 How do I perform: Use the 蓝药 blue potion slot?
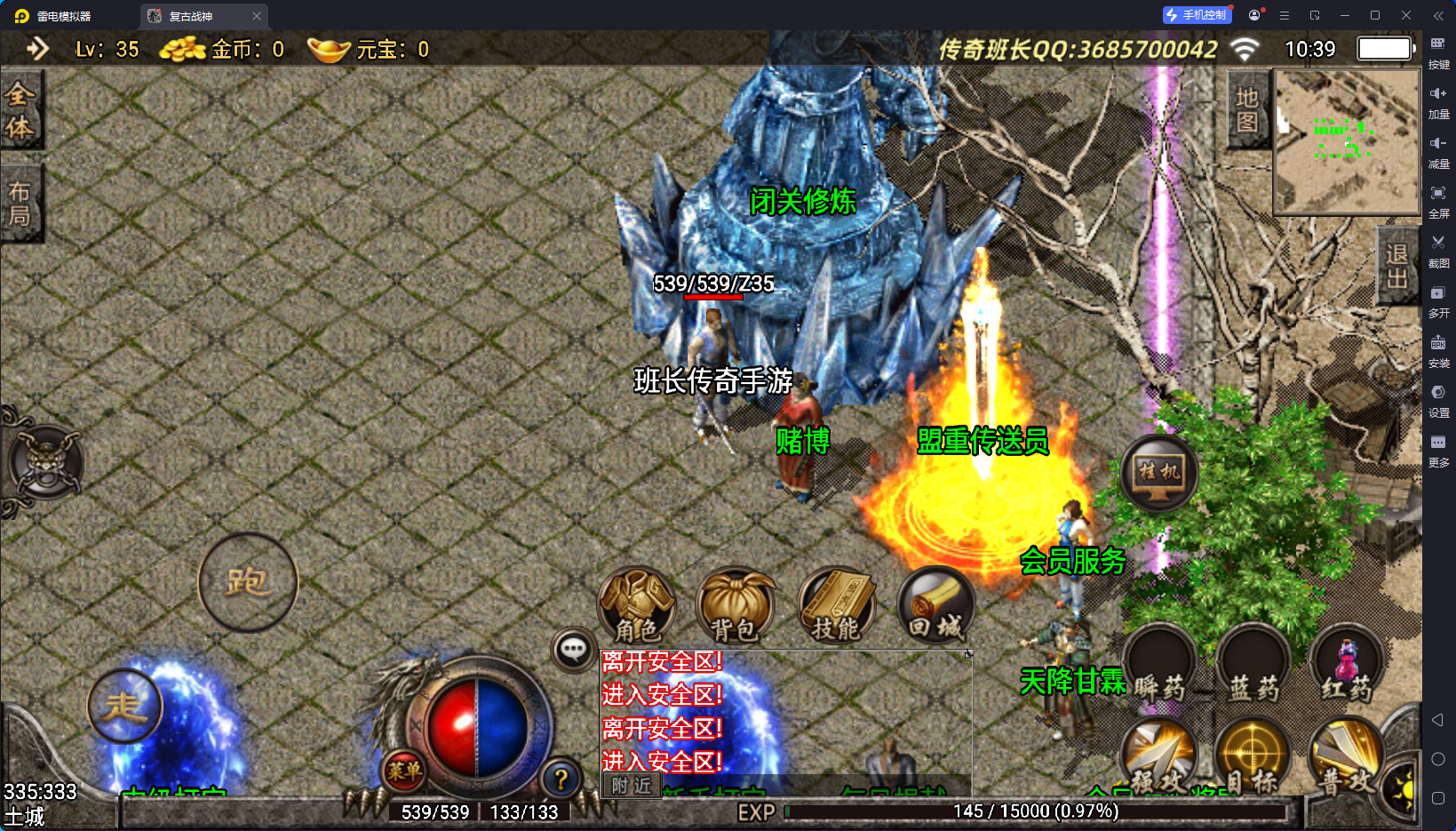pos(1253,665)
